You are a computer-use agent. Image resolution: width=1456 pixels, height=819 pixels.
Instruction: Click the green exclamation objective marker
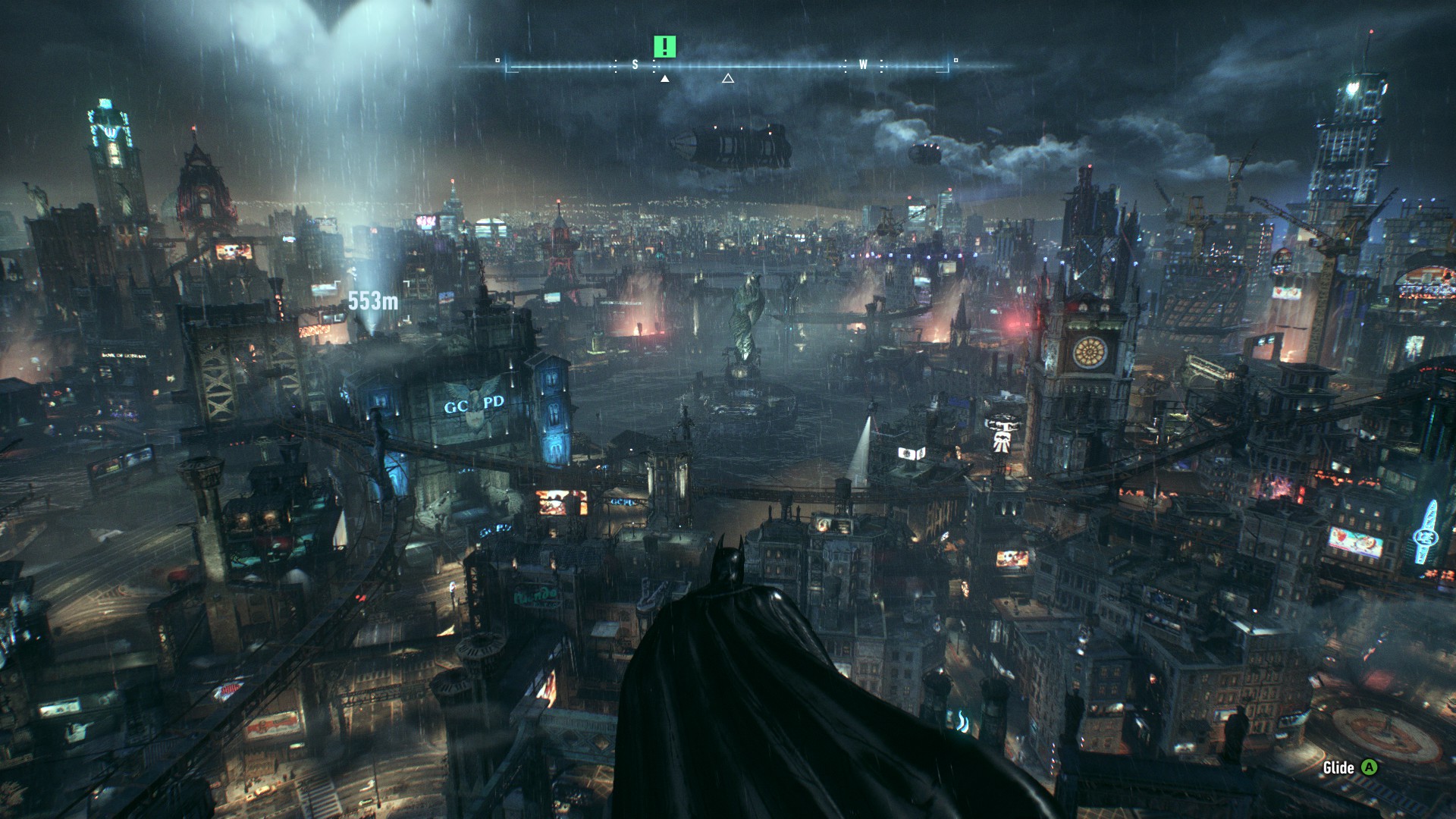(665, 47)
